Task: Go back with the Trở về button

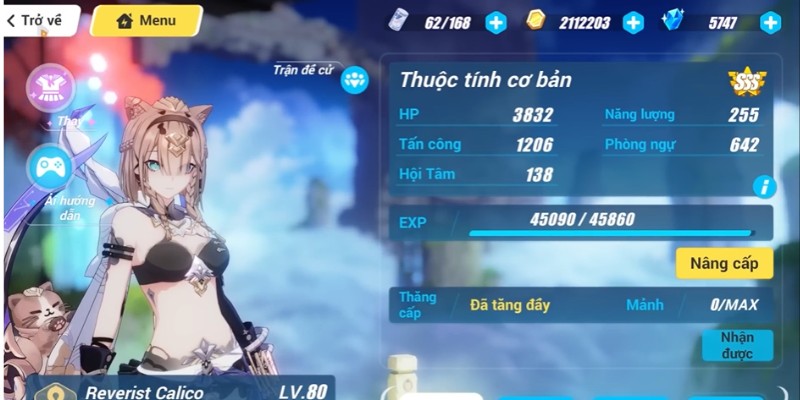Action: click(x=40, y=20)
